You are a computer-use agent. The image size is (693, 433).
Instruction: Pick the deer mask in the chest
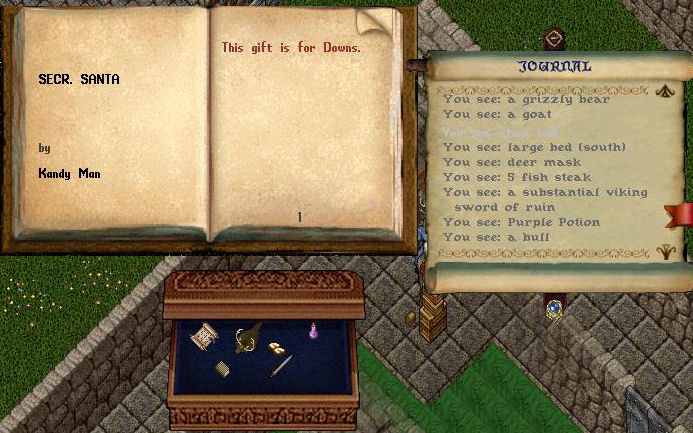(245, 339)
